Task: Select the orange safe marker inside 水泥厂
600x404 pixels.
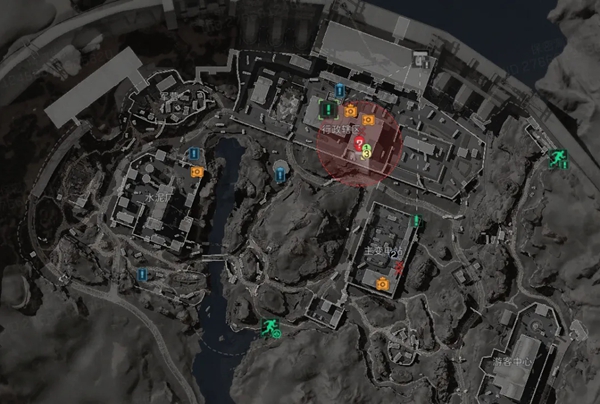Action: pyautogui.click(x=197, y=171)
